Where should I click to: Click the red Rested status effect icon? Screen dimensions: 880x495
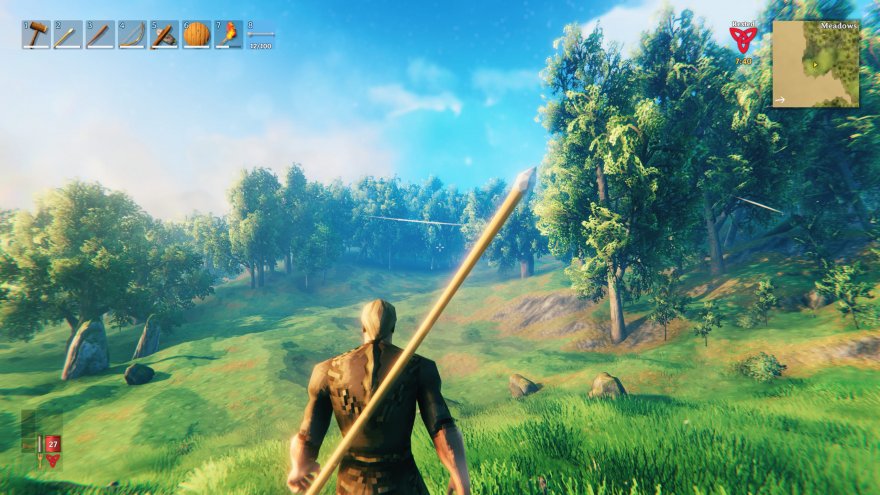(x=742, y=40)
